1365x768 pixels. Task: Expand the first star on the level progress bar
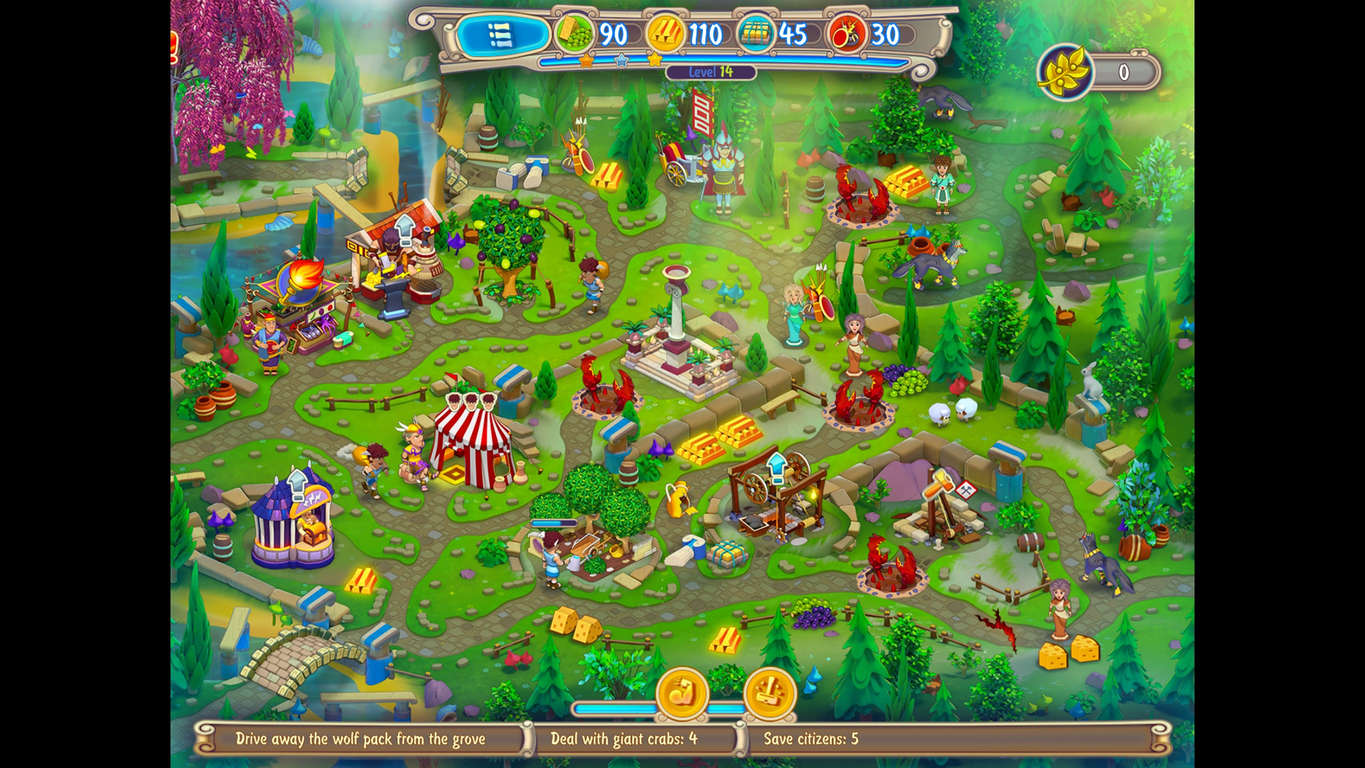coord(585,60)
